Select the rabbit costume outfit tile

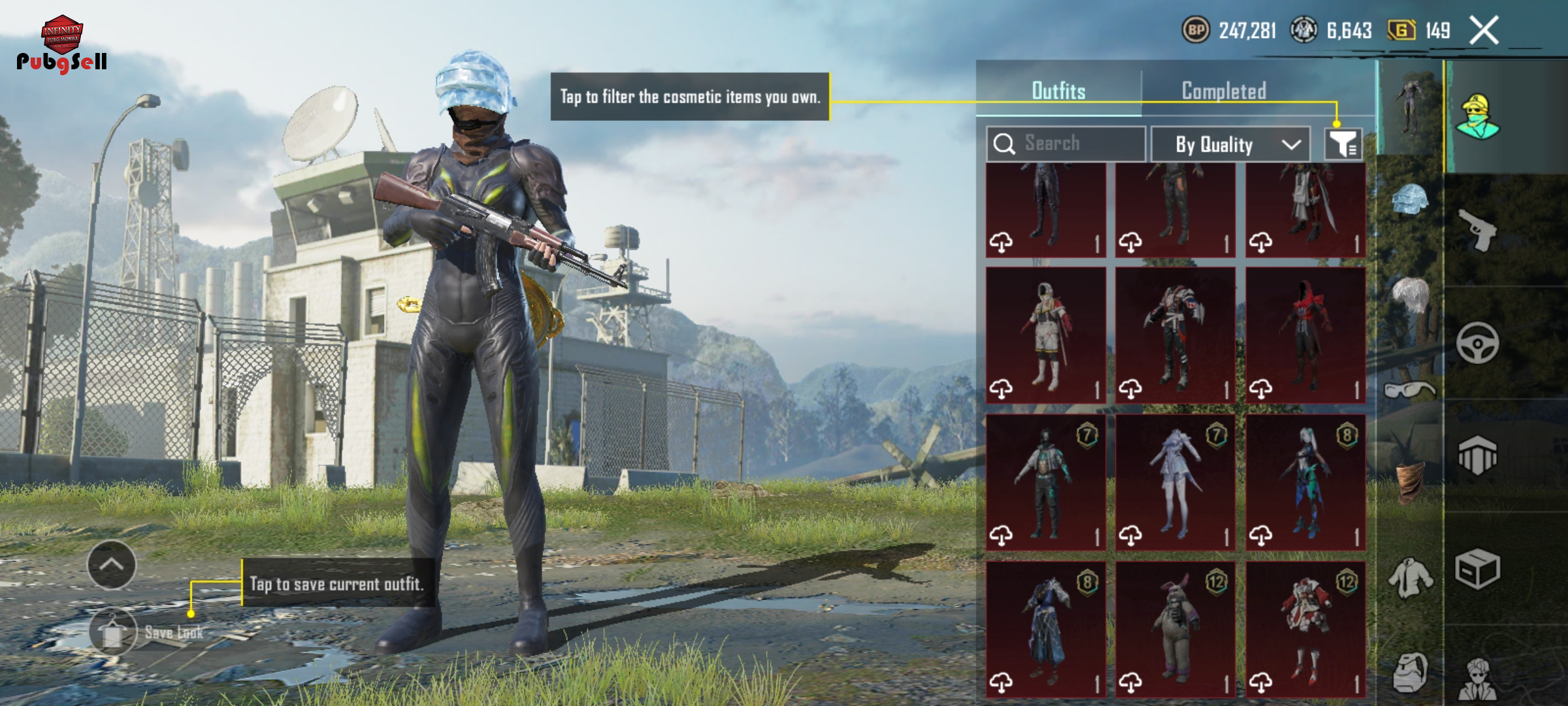tap(1175, 629)
